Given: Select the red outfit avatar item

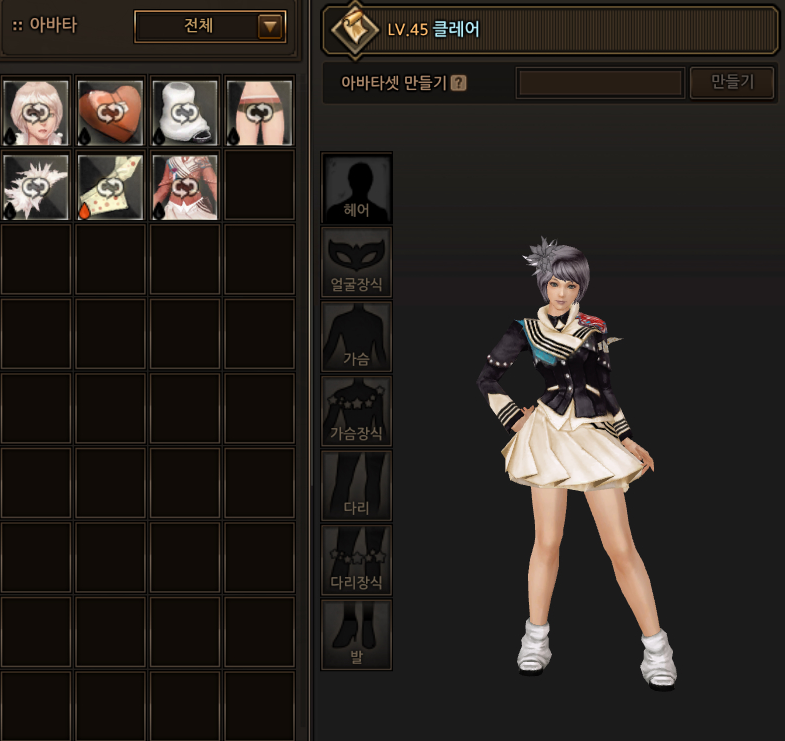Looking at the screenshot, I should pyautogui.click(x=185, y=187).
